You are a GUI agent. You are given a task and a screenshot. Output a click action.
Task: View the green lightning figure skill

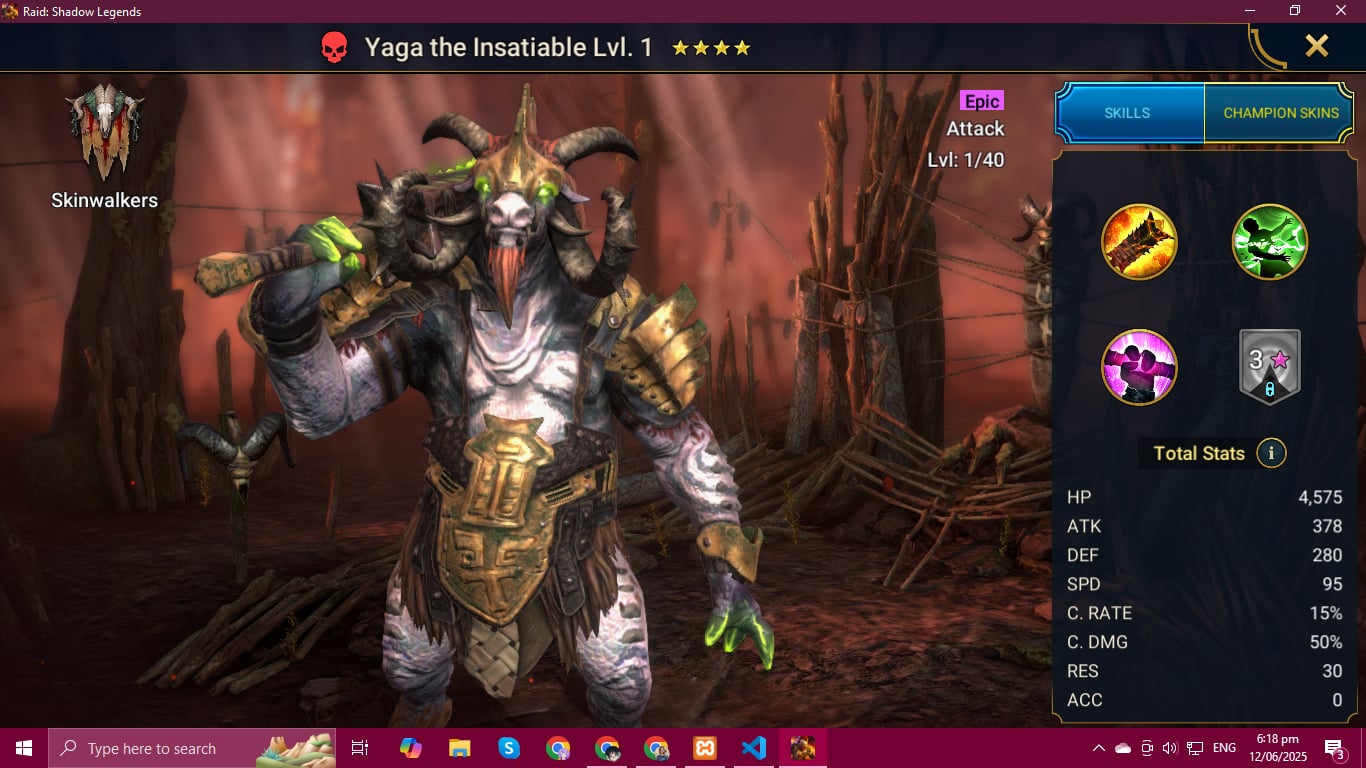tap(1270, 242)
